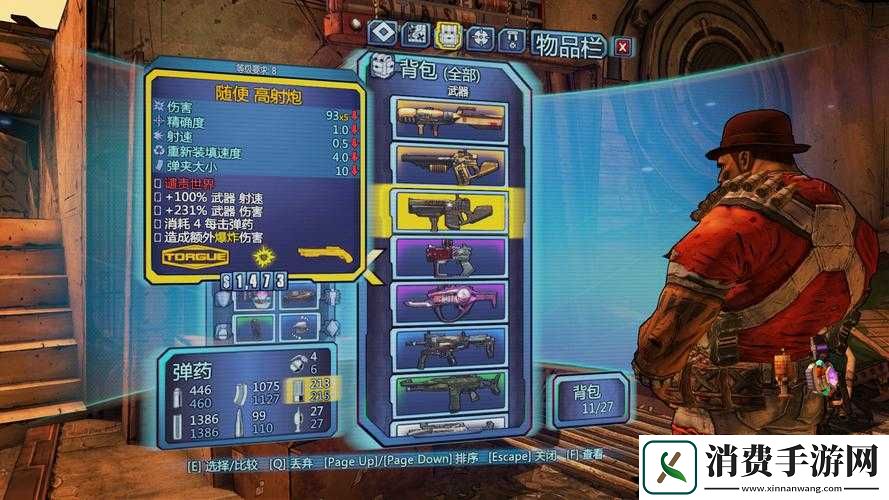The width and height of the screenshot is (889, 500).
Task: Pick the red pistol on purple background
Action: click(x=449, y=258)
